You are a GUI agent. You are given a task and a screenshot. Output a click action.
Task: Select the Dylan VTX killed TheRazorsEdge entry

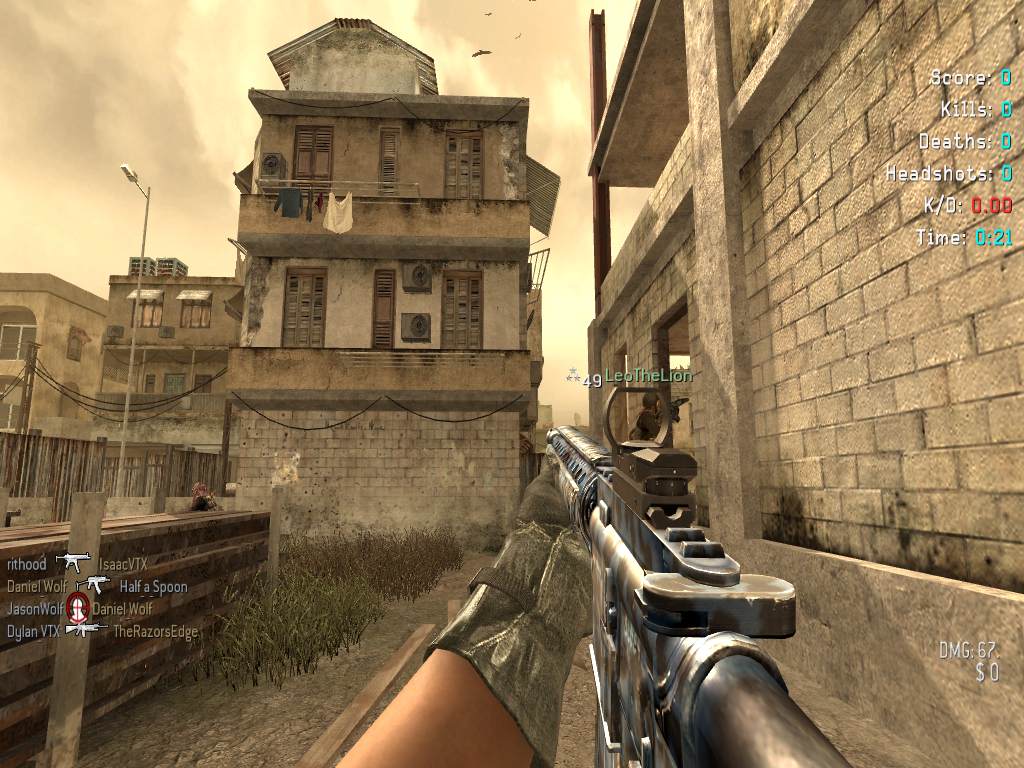[x=102, y=631]
